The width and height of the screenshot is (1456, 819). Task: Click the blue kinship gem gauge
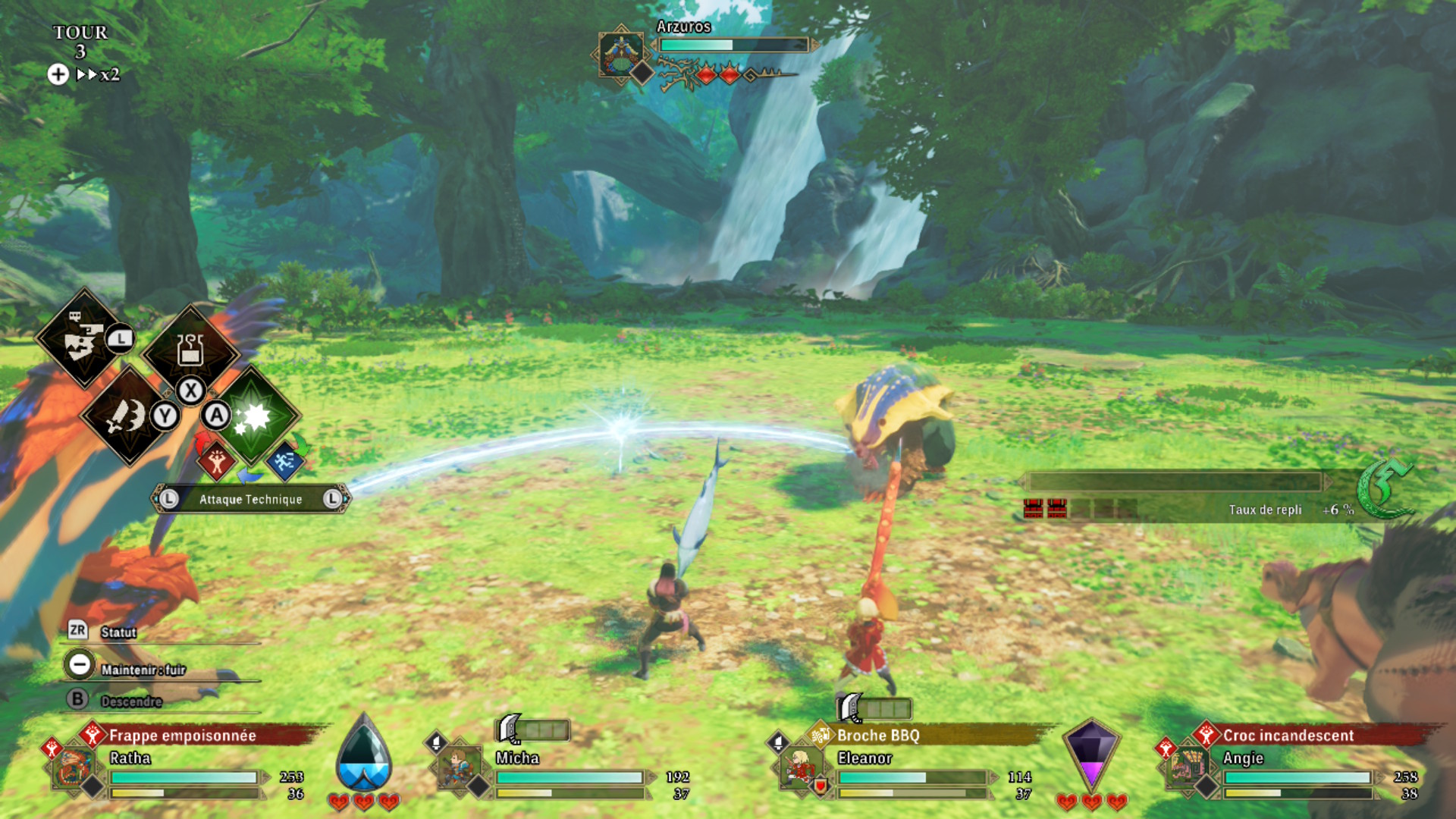coord(364,755)
